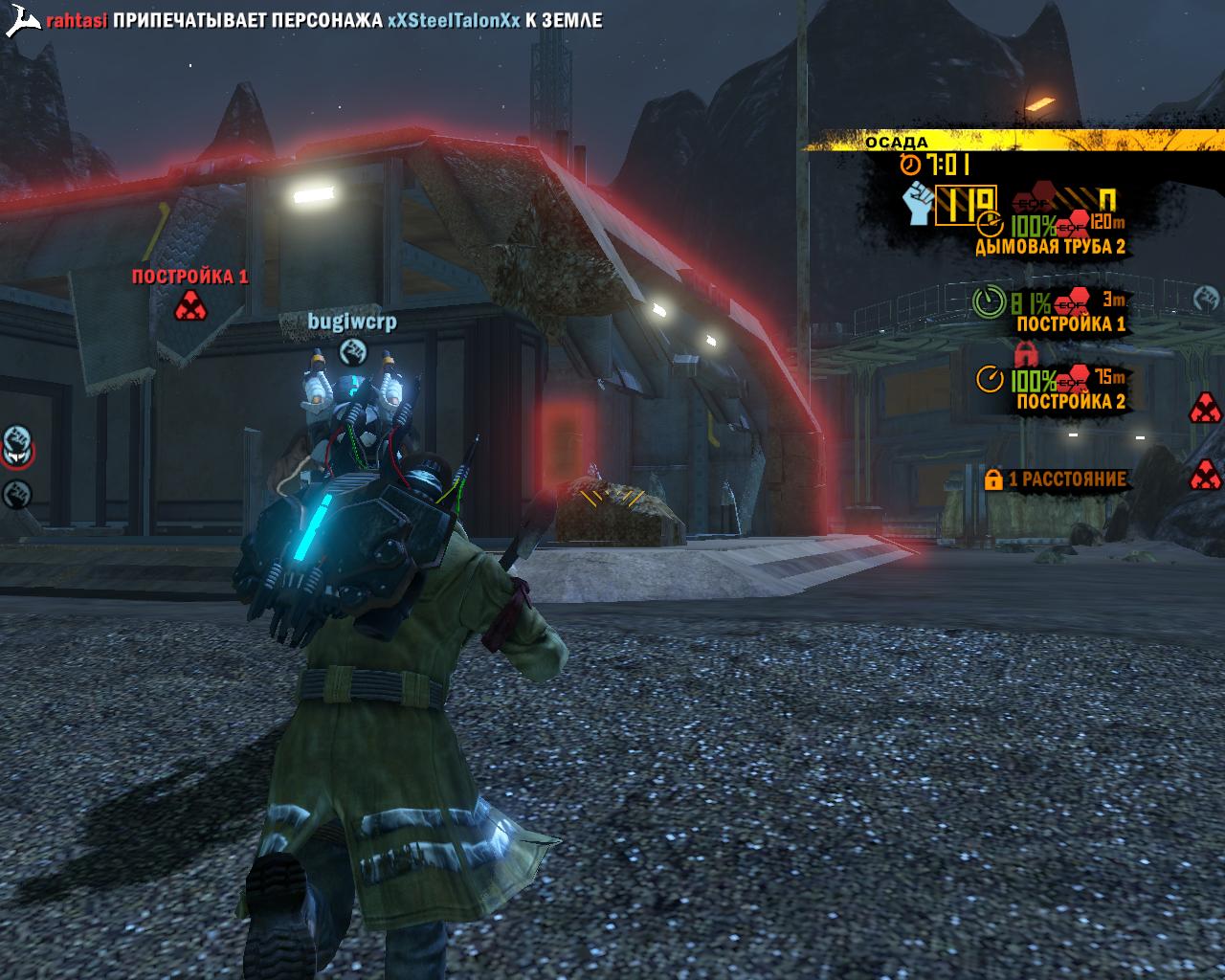Choose the Постройка 2 objective entry
The height and width of the screenshot is (980, 1225).
1070,401
